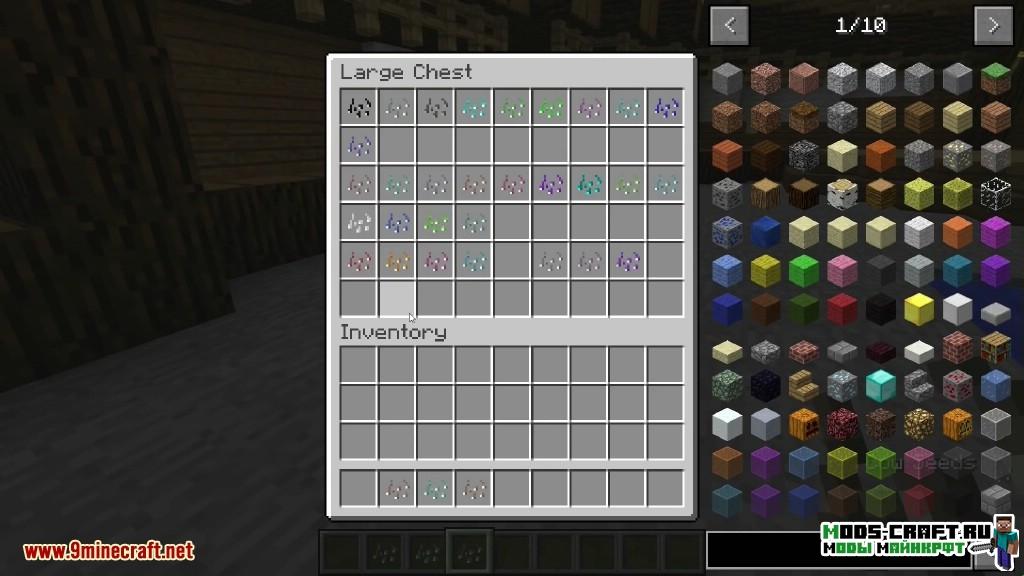Choose the pink wool block
Screen dimensions: 1024x576
(842, 270)
